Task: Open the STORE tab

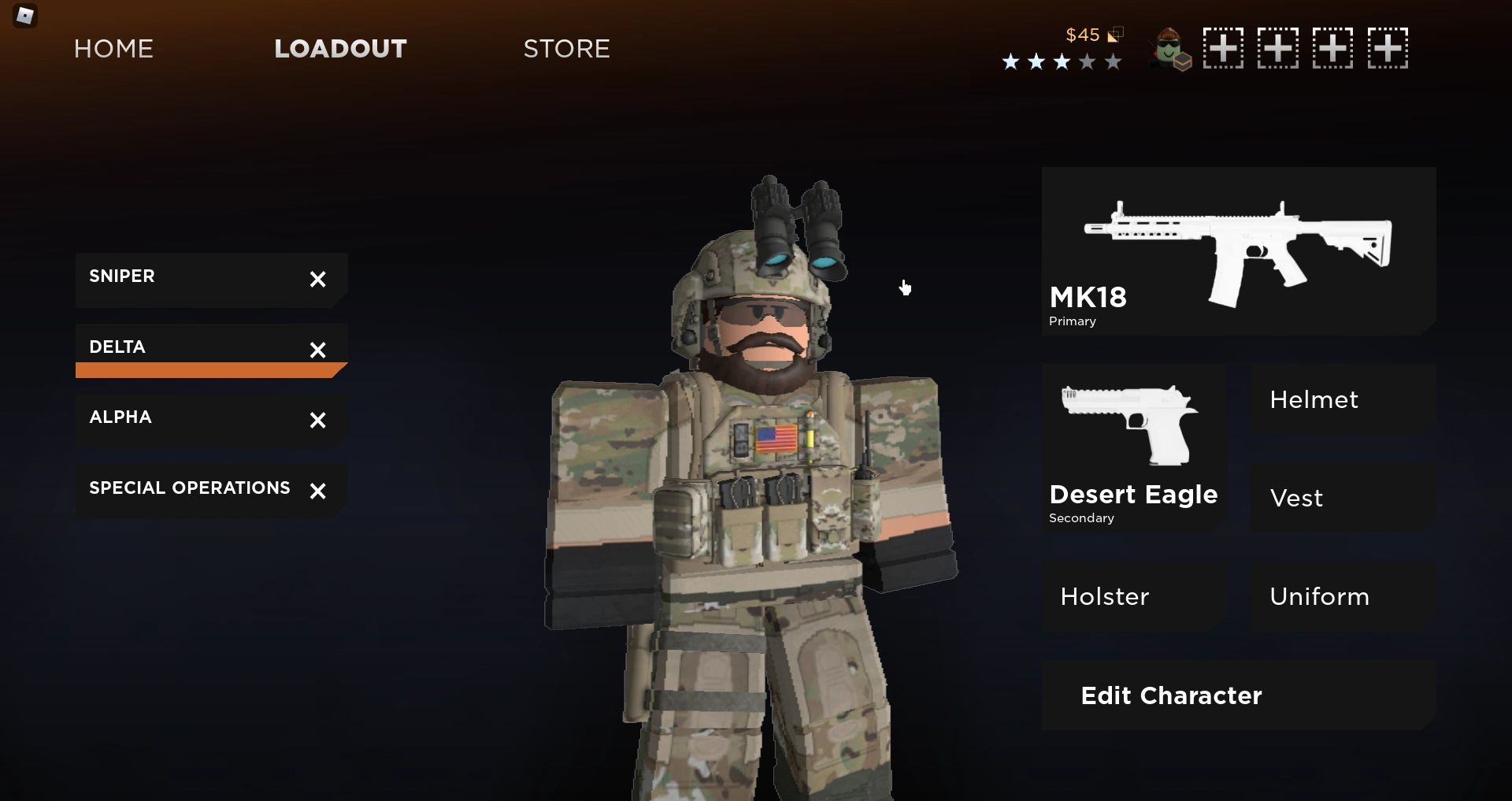Action: [x=566, y=49]
